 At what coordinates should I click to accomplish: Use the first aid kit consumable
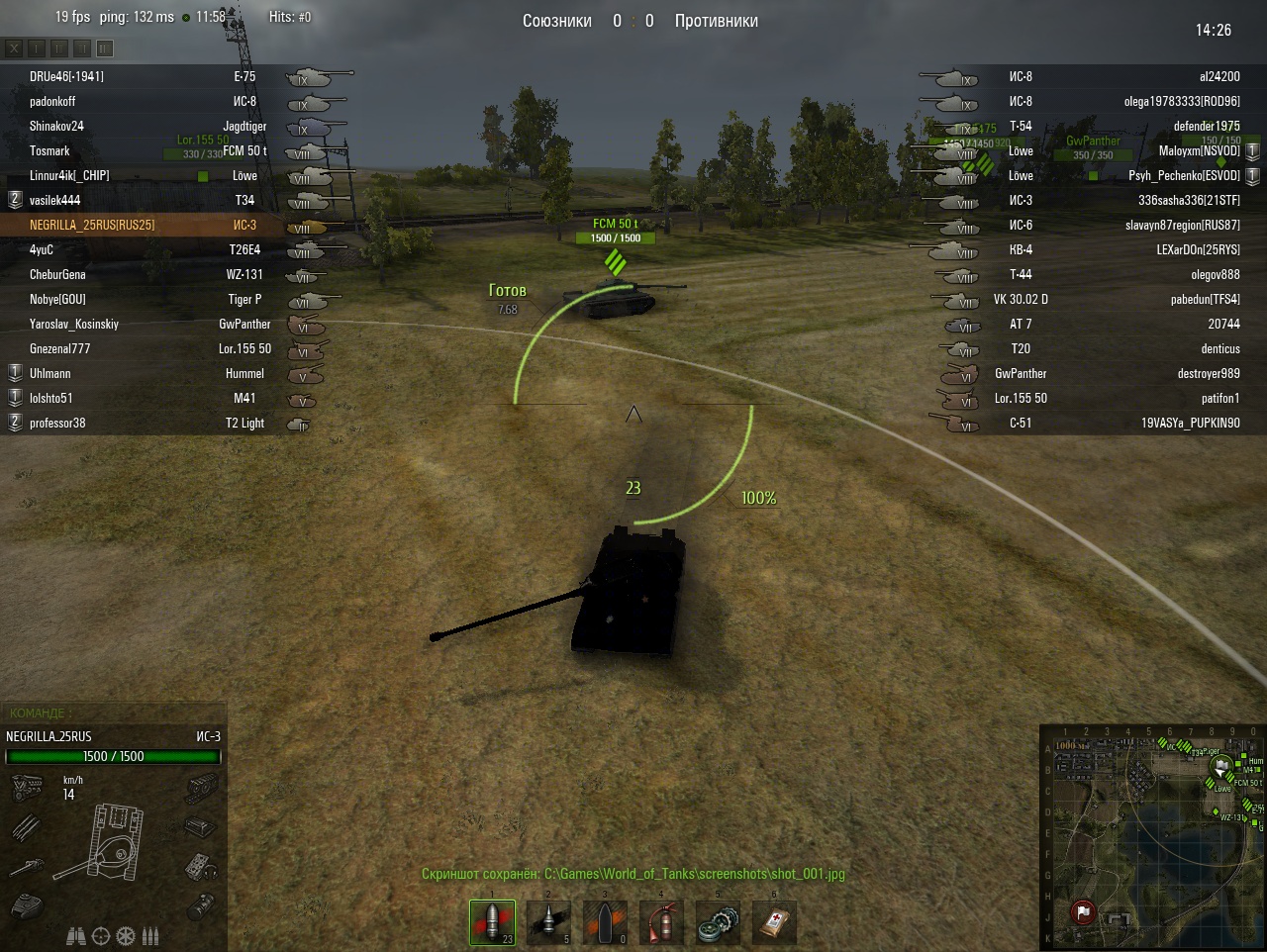point(773,922)
